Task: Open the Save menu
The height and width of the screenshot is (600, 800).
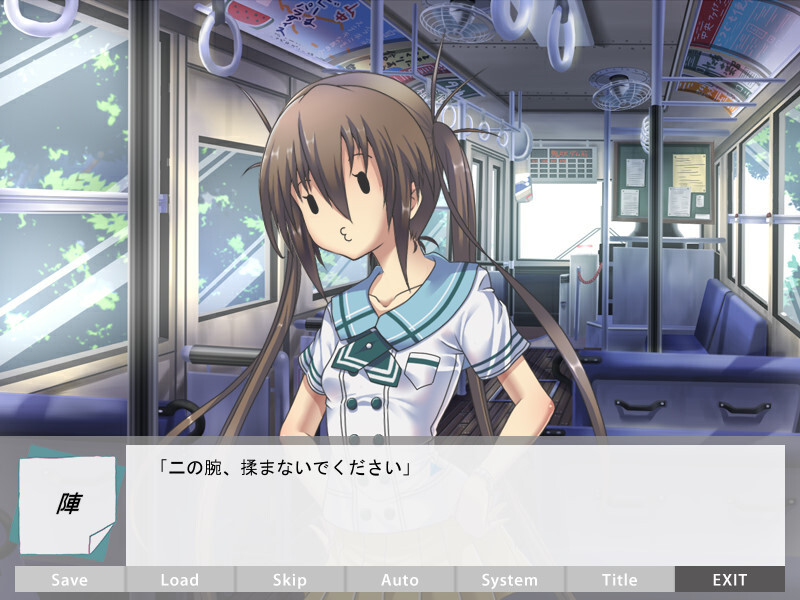Action: coord(69,579)
